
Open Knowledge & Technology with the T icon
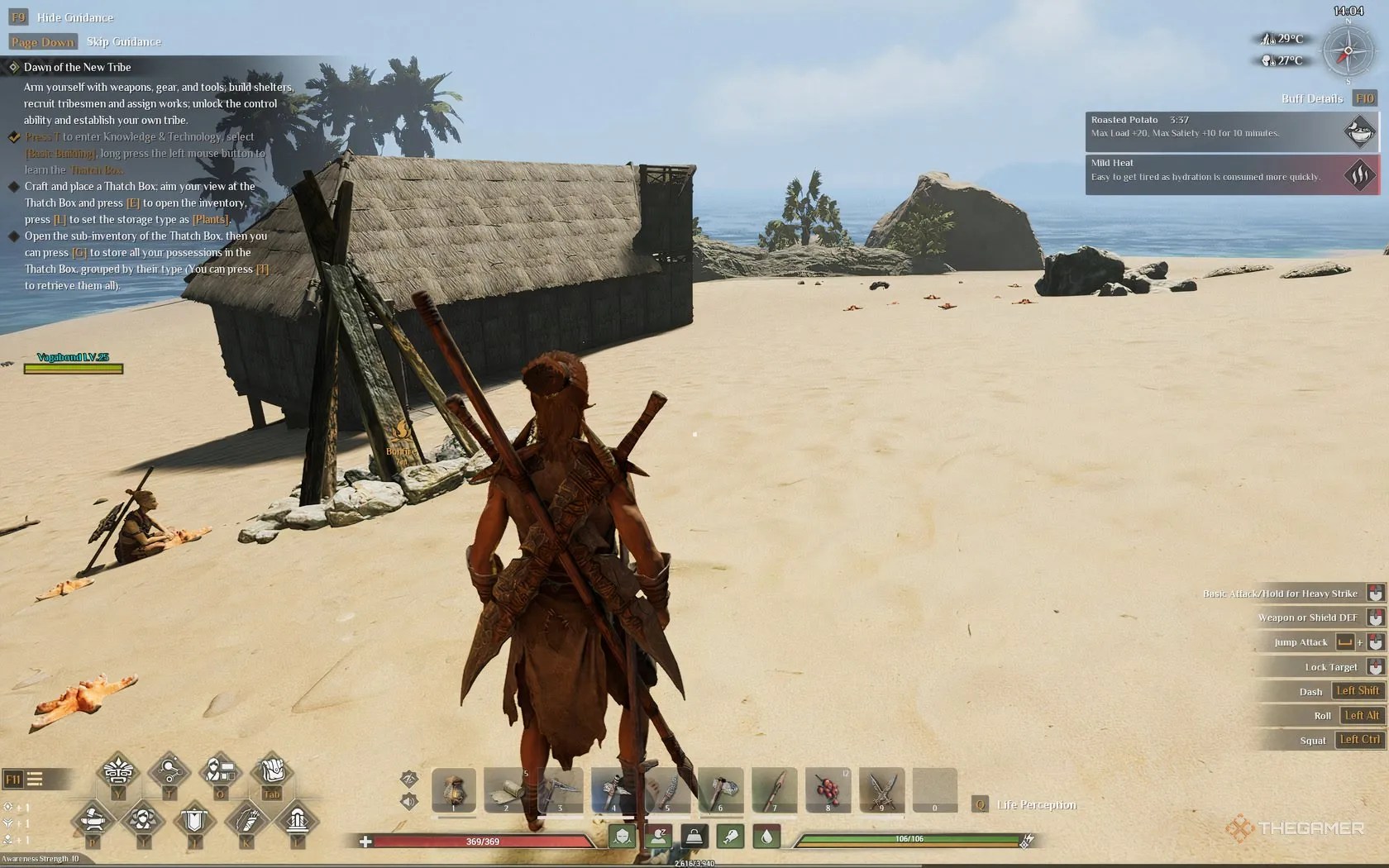[169, 773]
